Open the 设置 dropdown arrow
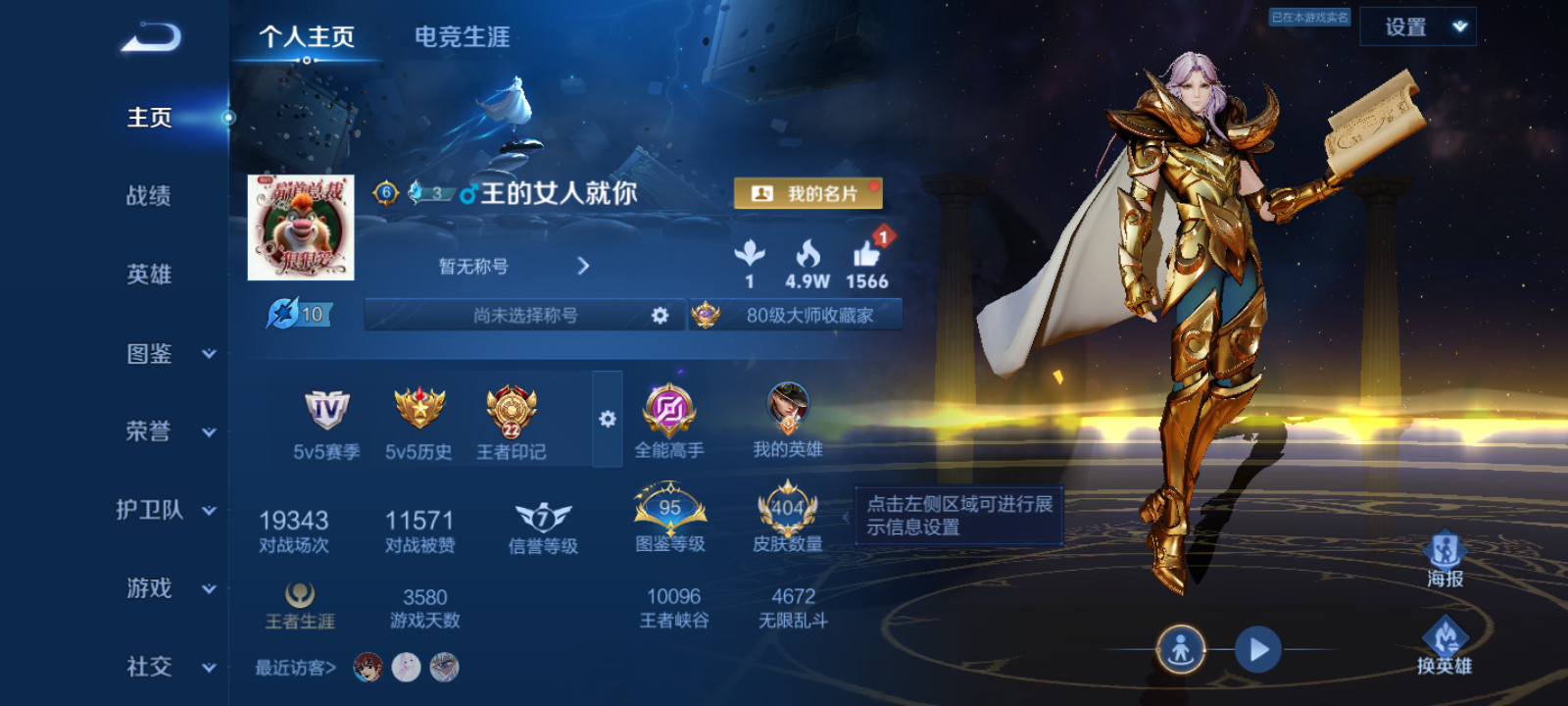 (x=1459, y=26)
